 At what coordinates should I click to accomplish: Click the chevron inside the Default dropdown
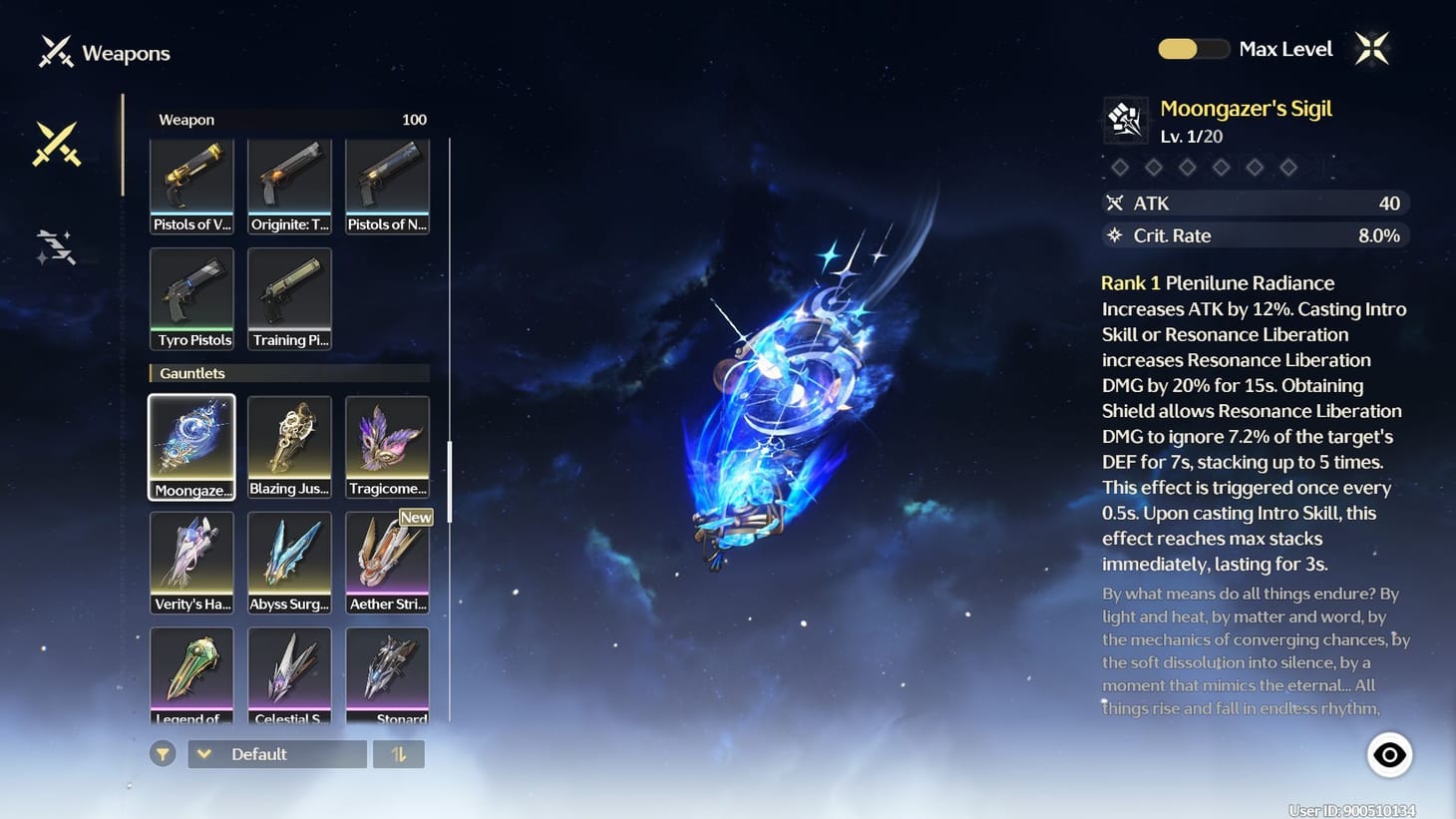click(204, 754)
